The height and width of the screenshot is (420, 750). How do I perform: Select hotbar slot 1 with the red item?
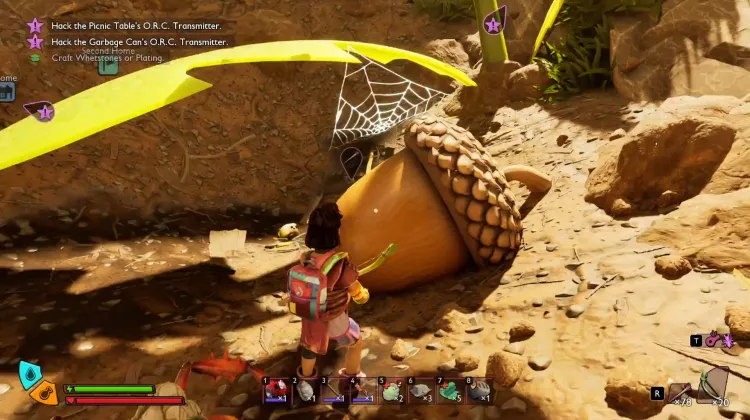[x=277, y=390]
